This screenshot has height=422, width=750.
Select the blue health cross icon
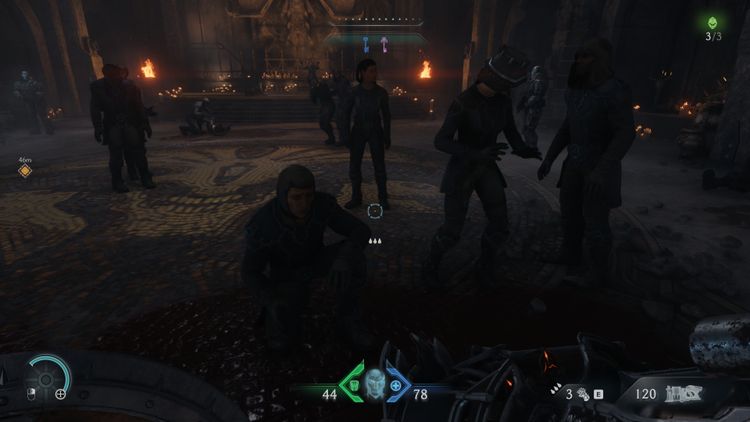click(x=396, y=386)
